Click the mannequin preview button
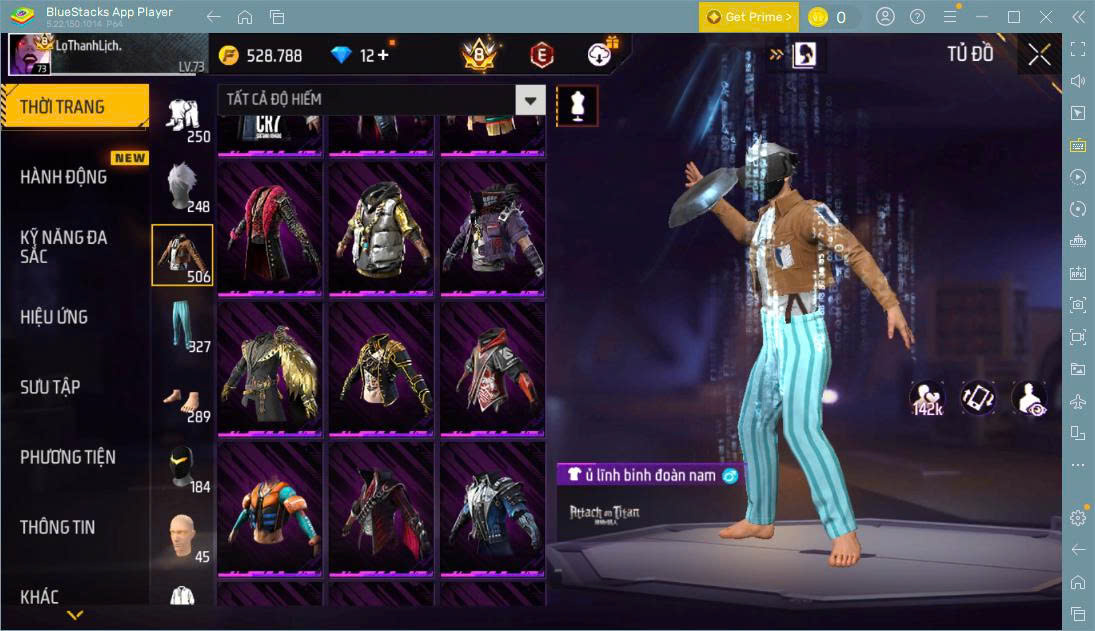 point(577,105)
